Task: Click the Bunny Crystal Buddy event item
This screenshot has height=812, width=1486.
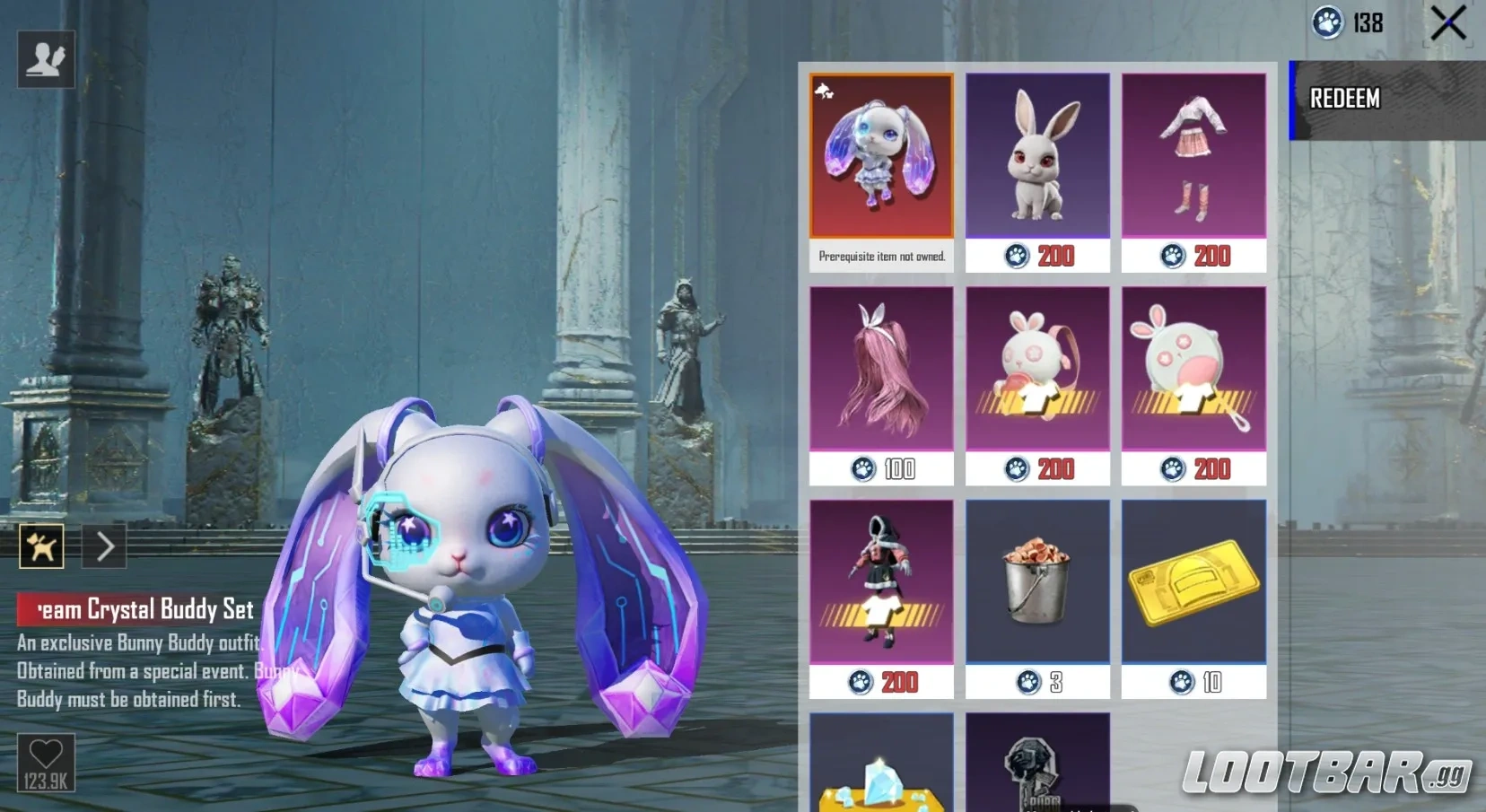Action: (x=881, y=155)
